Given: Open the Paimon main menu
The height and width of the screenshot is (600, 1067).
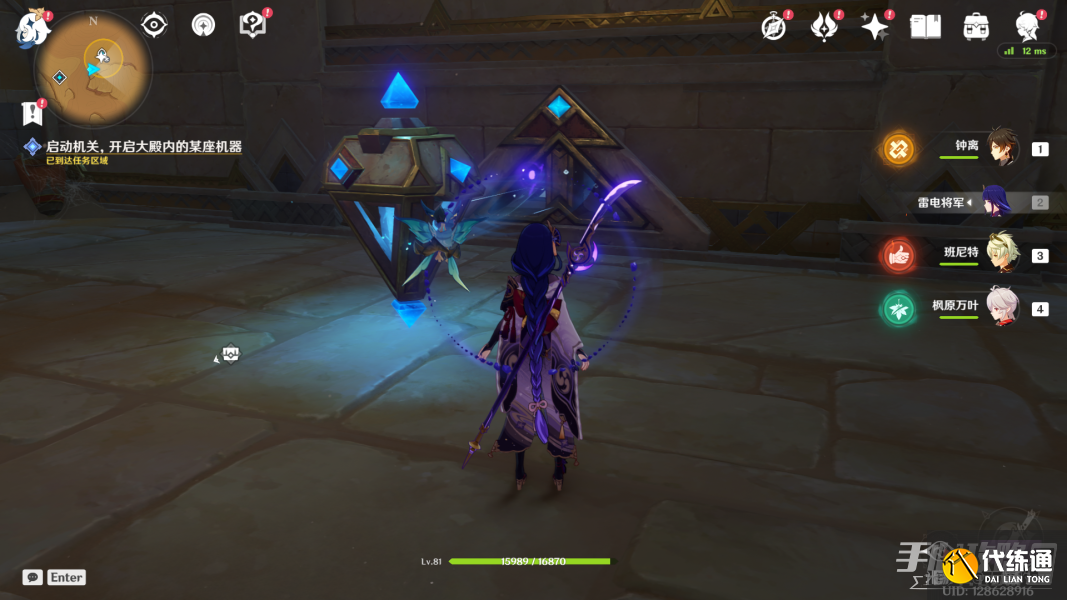Looking at the screenshot, I should coord(32,28).
